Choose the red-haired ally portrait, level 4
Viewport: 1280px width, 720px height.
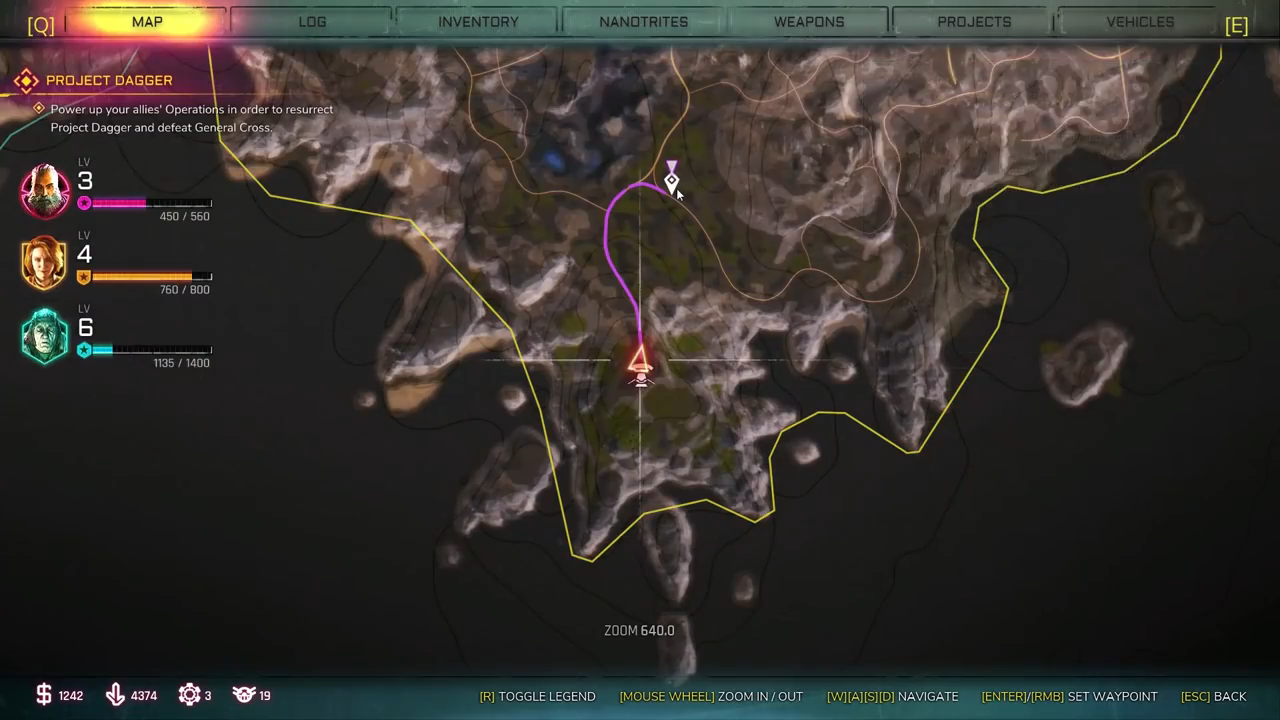point(45,262)
